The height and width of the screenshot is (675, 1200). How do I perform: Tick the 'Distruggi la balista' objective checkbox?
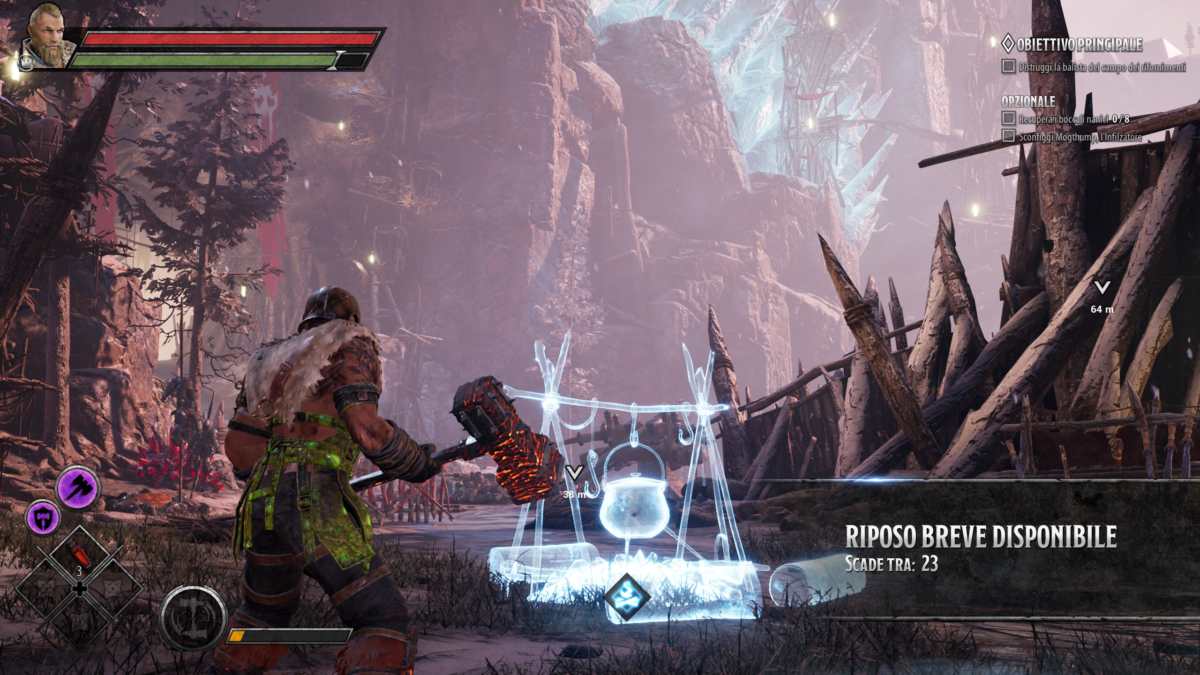point(1008,66)
